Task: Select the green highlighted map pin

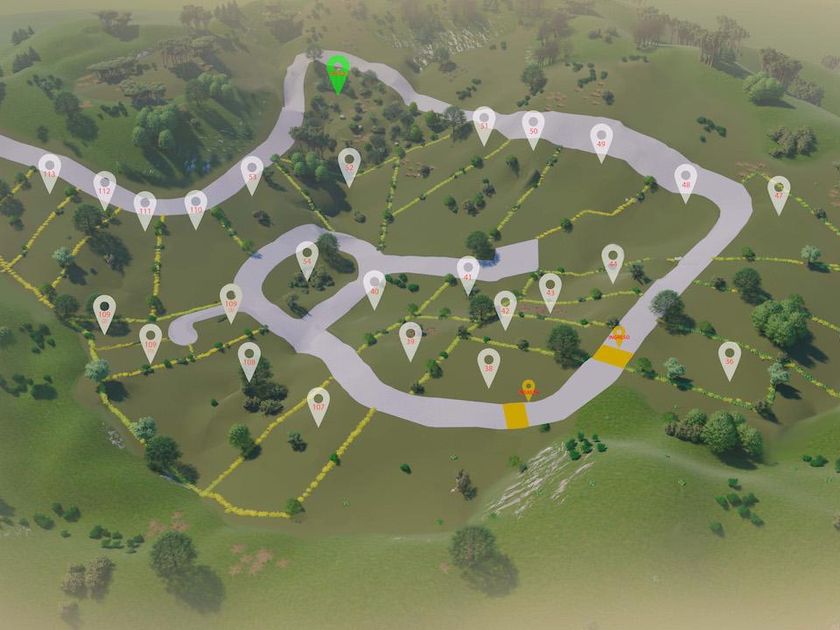Action: point(338,72)
